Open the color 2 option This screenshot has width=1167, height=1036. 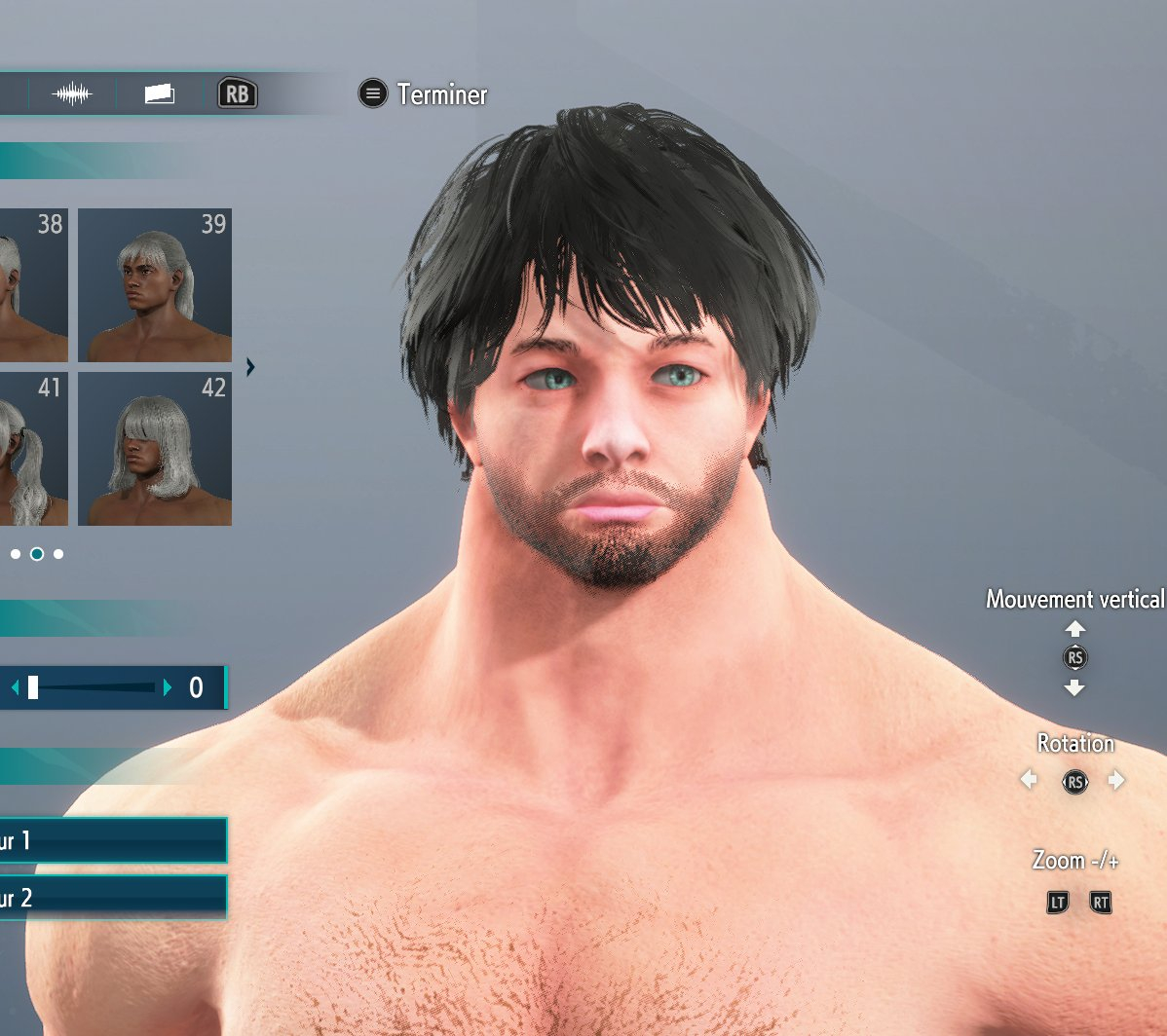(x=112, y=898)
